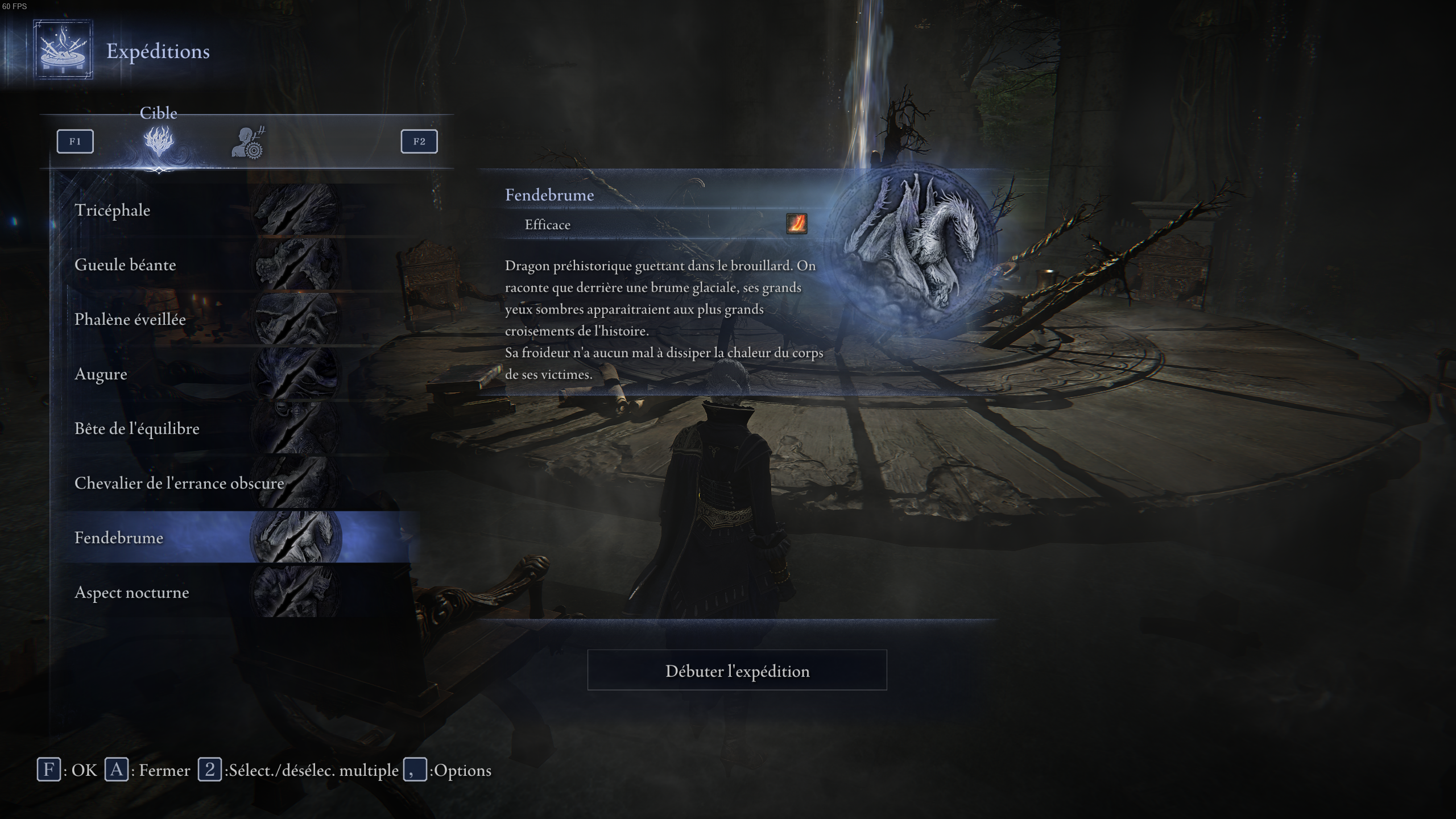Click the fire weakness icon beside Efficace
1456x819 pixels.
796,224
